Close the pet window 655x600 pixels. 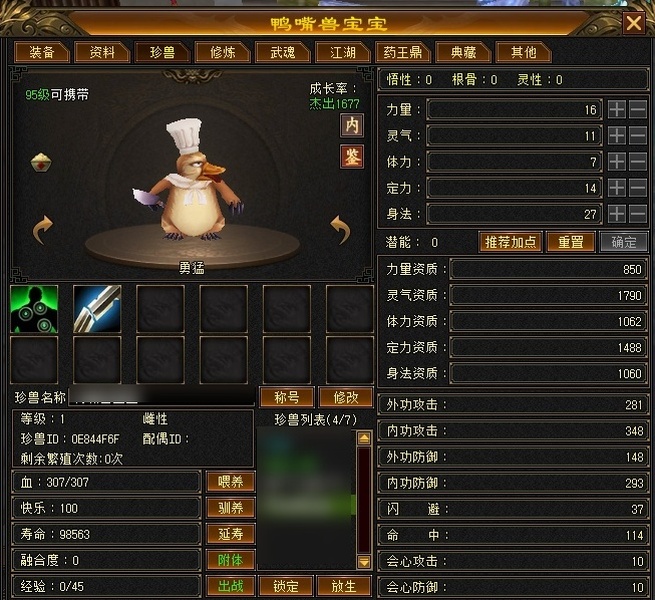(x=633, y=22)
